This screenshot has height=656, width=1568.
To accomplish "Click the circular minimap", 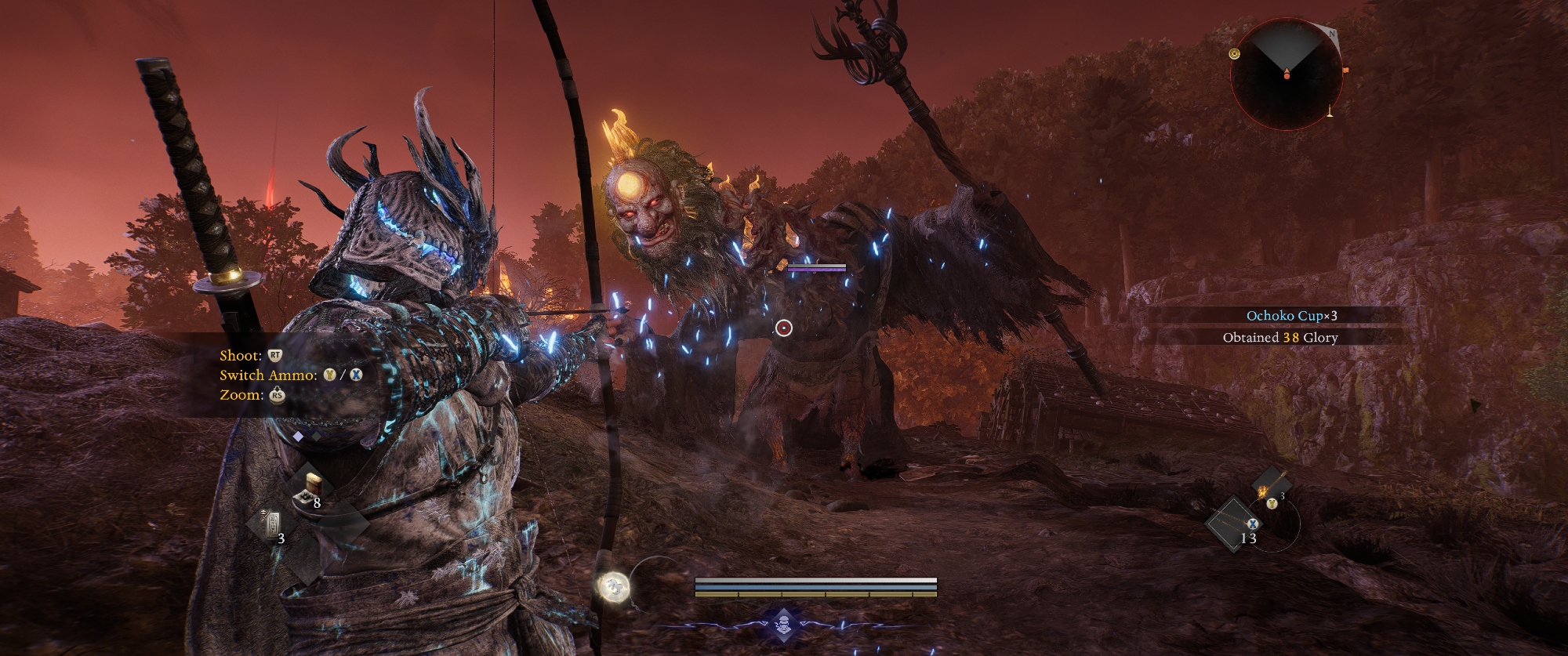I will click(1286, 75).
